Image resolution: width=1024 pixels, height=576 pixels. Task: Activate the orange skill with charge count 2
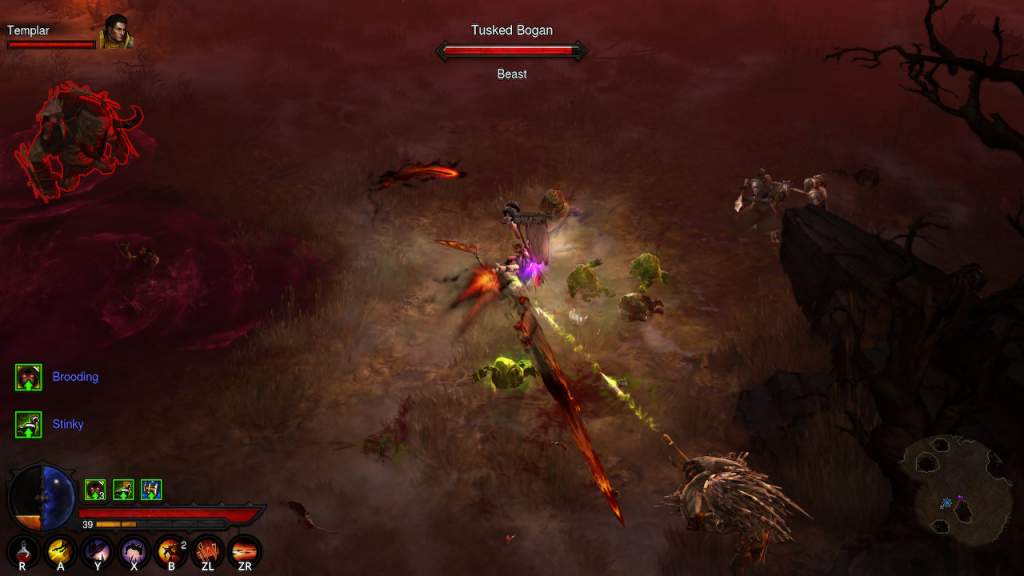171,550
